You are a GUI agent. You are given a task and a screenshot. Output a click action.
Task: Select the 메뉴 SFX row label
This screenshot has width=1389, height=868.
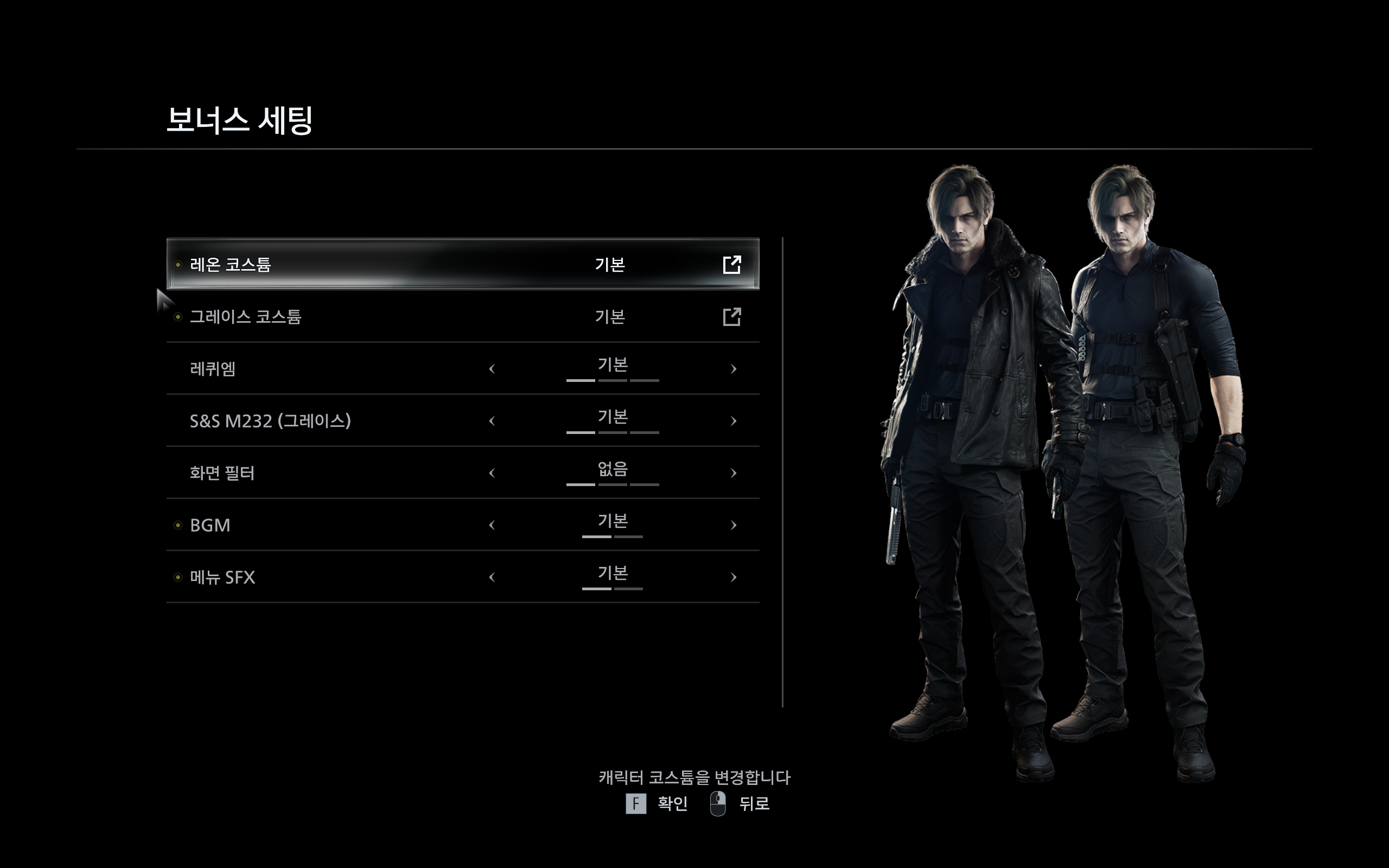coord(222,578)
